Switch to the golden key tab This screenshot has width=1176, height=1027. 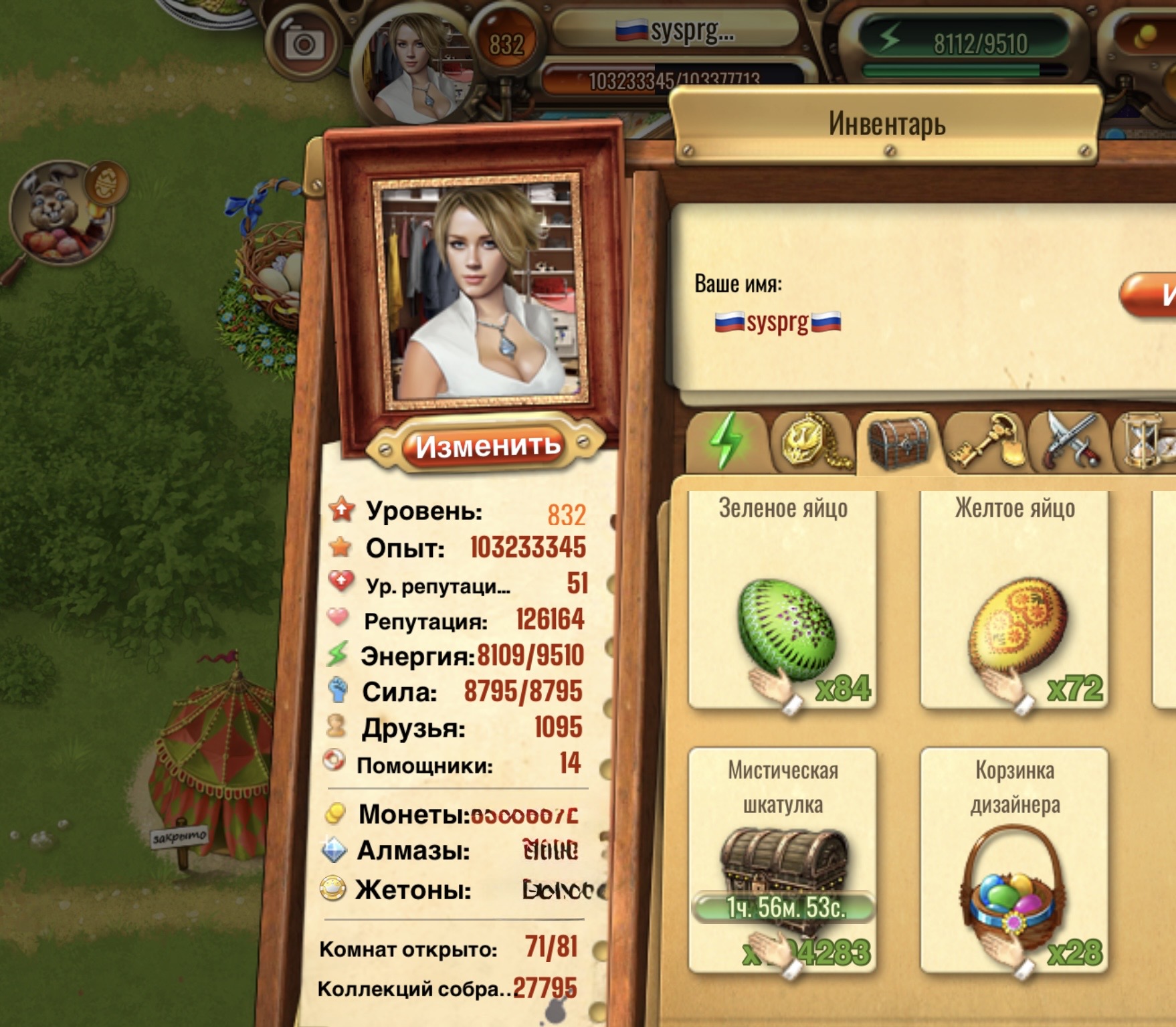[986, 441]
